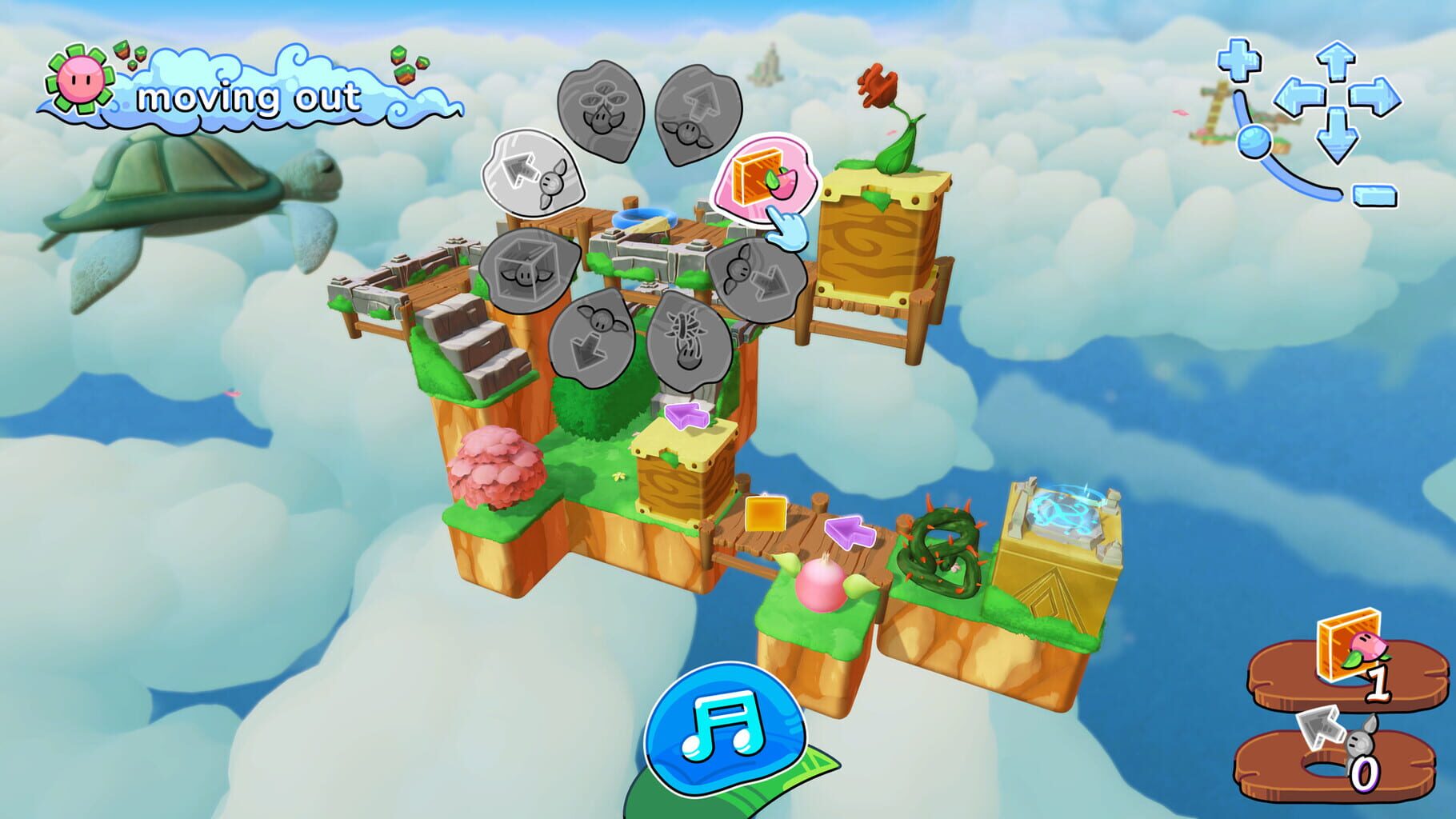Viewport: 1456px width, 819px height.
Task: Select the highlighted move-left ability stamp
Action: pyautogui.click(x=534, y=174)
